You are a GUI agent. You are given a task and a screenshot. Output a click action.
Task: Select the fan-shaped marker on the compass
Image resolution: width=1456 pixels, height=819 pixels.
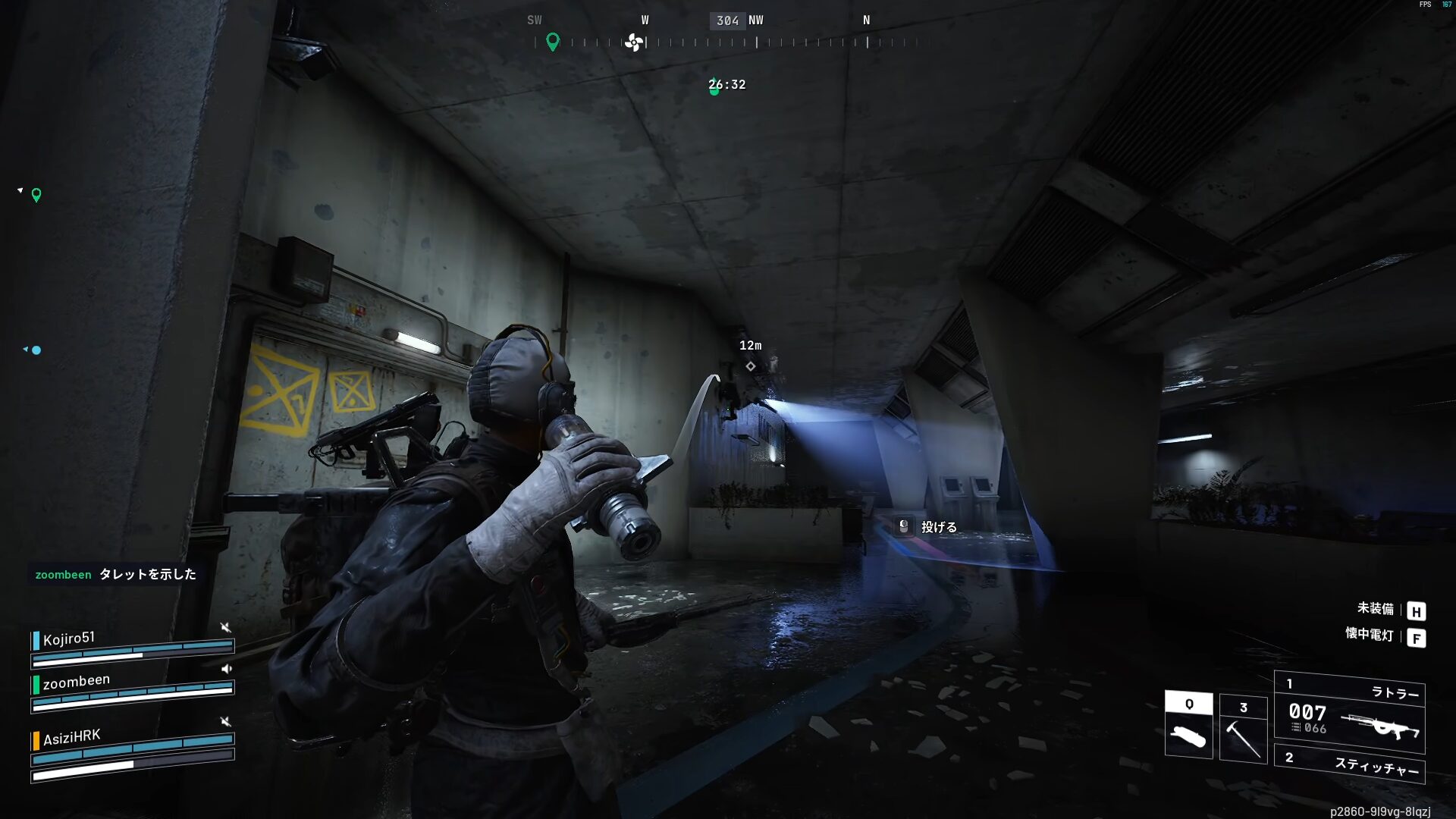pyautogui.click(x=634, y=42)
